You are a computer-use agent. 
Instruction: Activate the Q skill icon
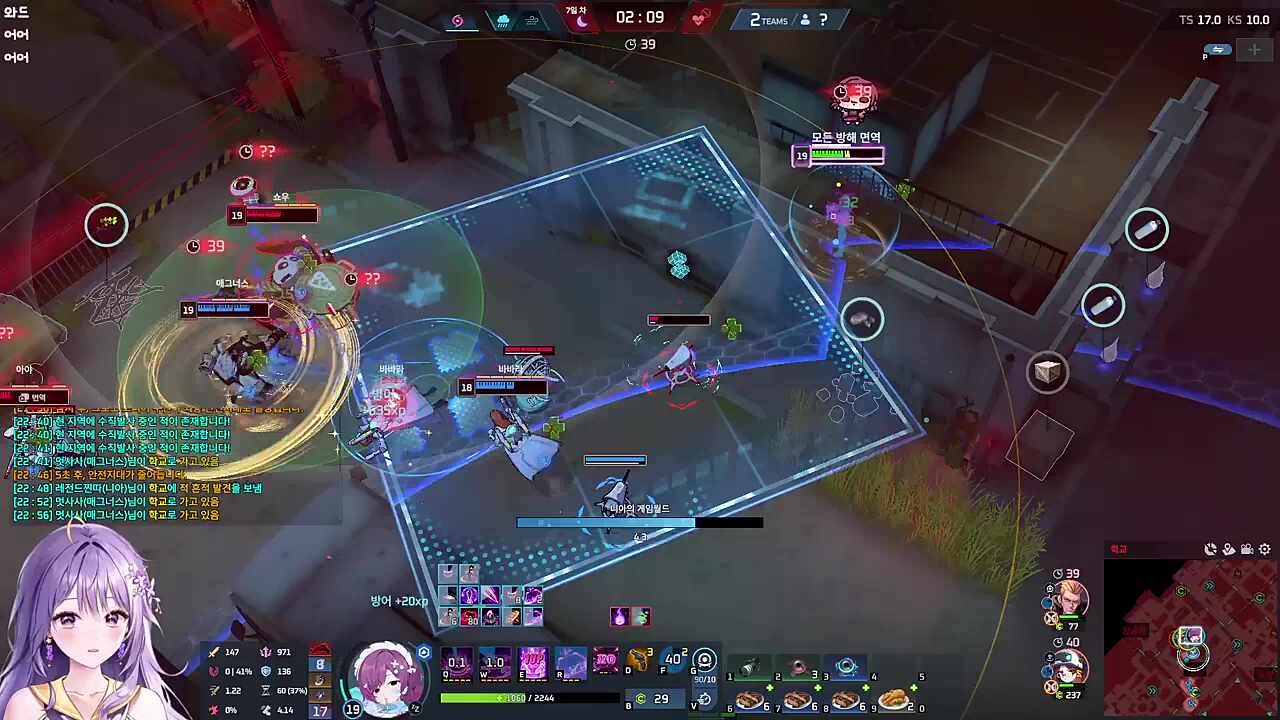click(x=457, y=662)
